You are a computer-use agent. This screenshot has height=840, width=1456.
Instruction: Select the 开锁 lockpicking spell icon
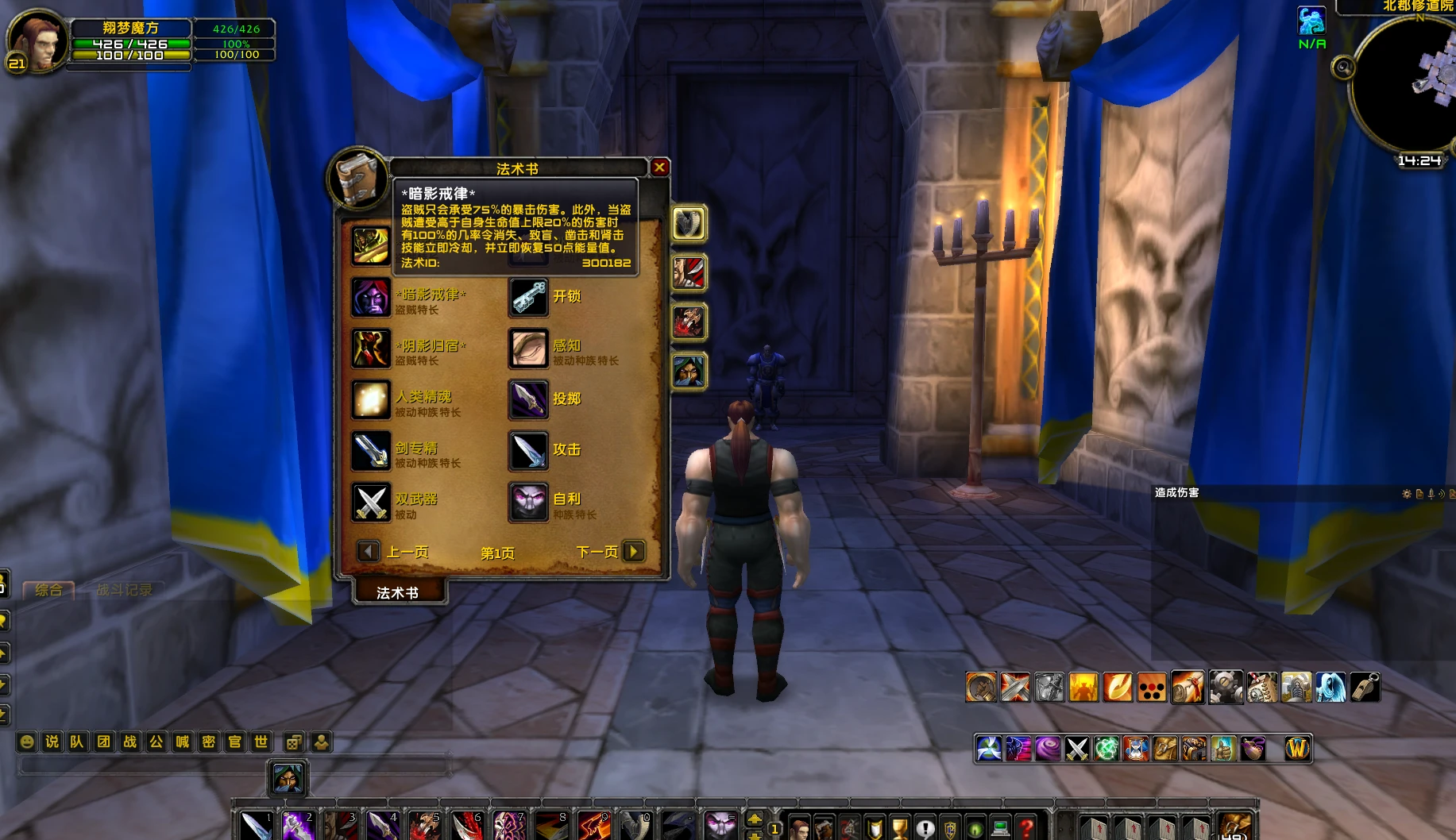click(x=528, y=297)
